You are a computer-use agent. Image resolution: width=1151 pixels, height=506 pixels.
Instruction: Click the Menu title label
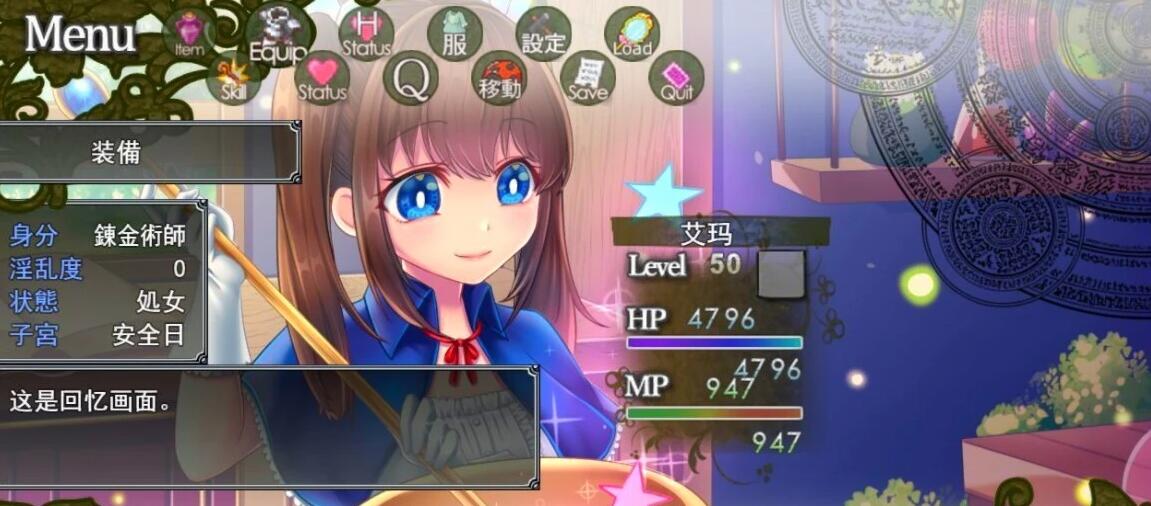[x=80, y=35]
